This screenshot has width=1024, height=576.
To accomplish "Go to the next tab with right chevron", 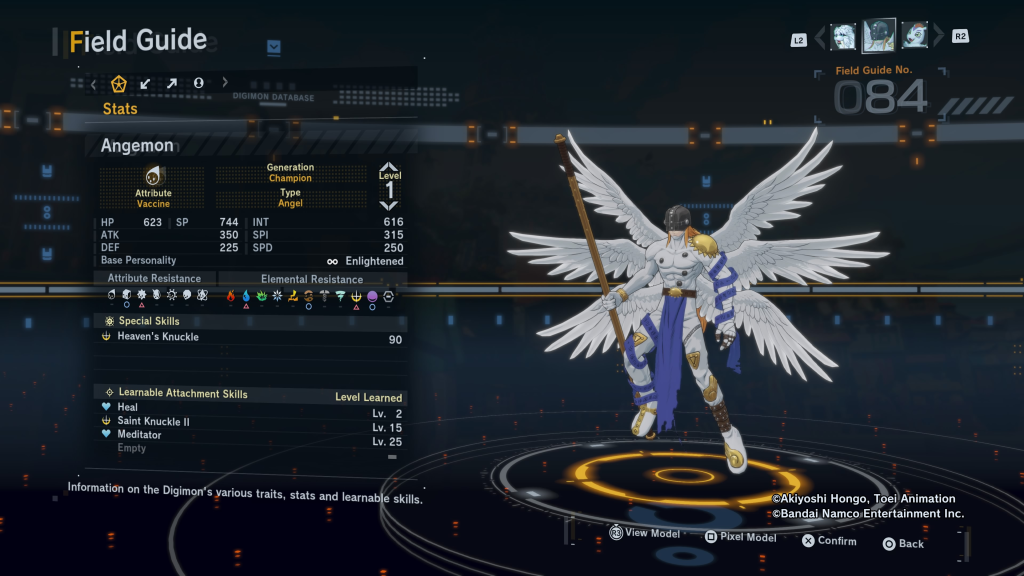I will pos(225,83).
